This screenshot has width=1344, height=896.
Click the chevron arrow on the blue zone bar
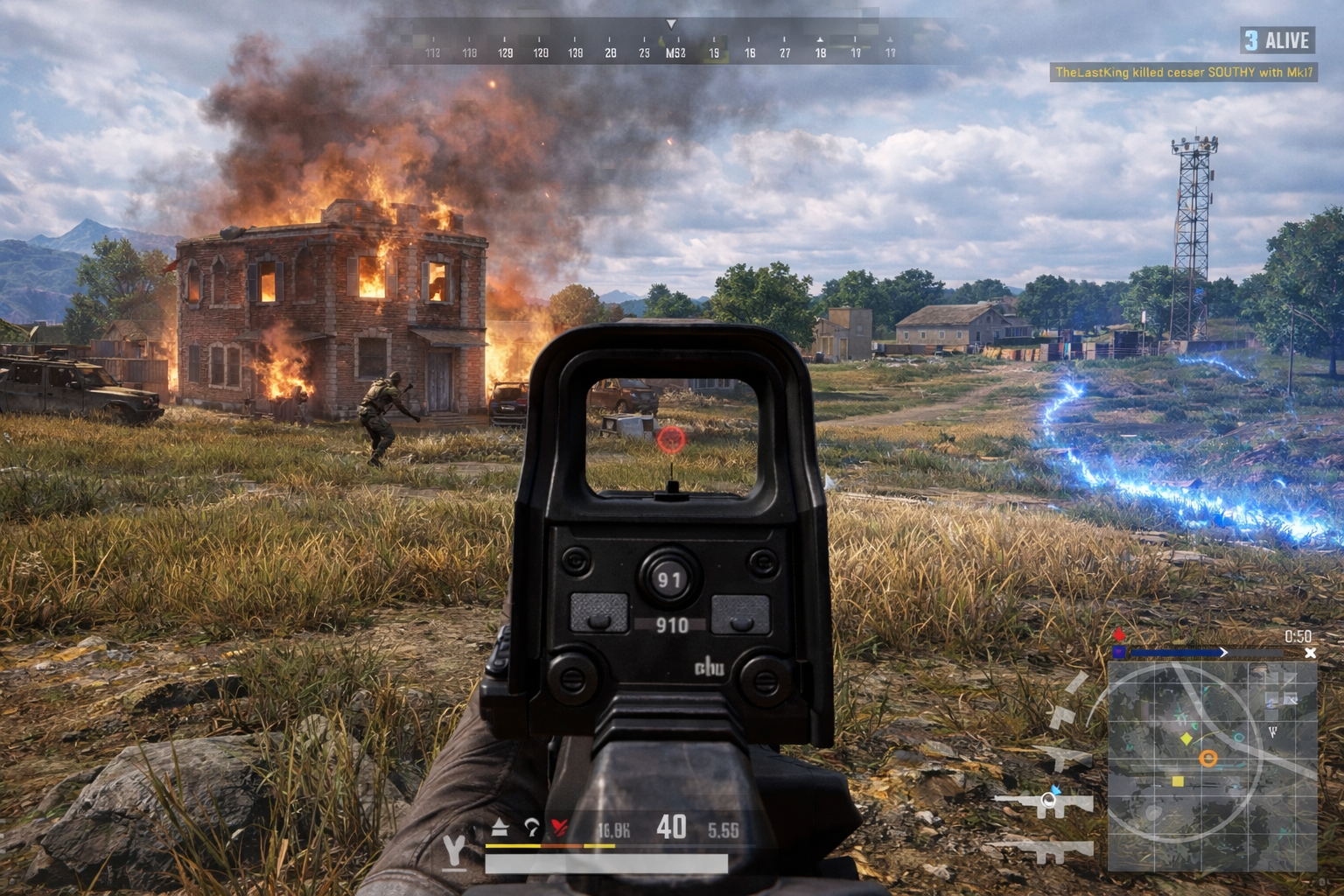tap(1224, 653)
